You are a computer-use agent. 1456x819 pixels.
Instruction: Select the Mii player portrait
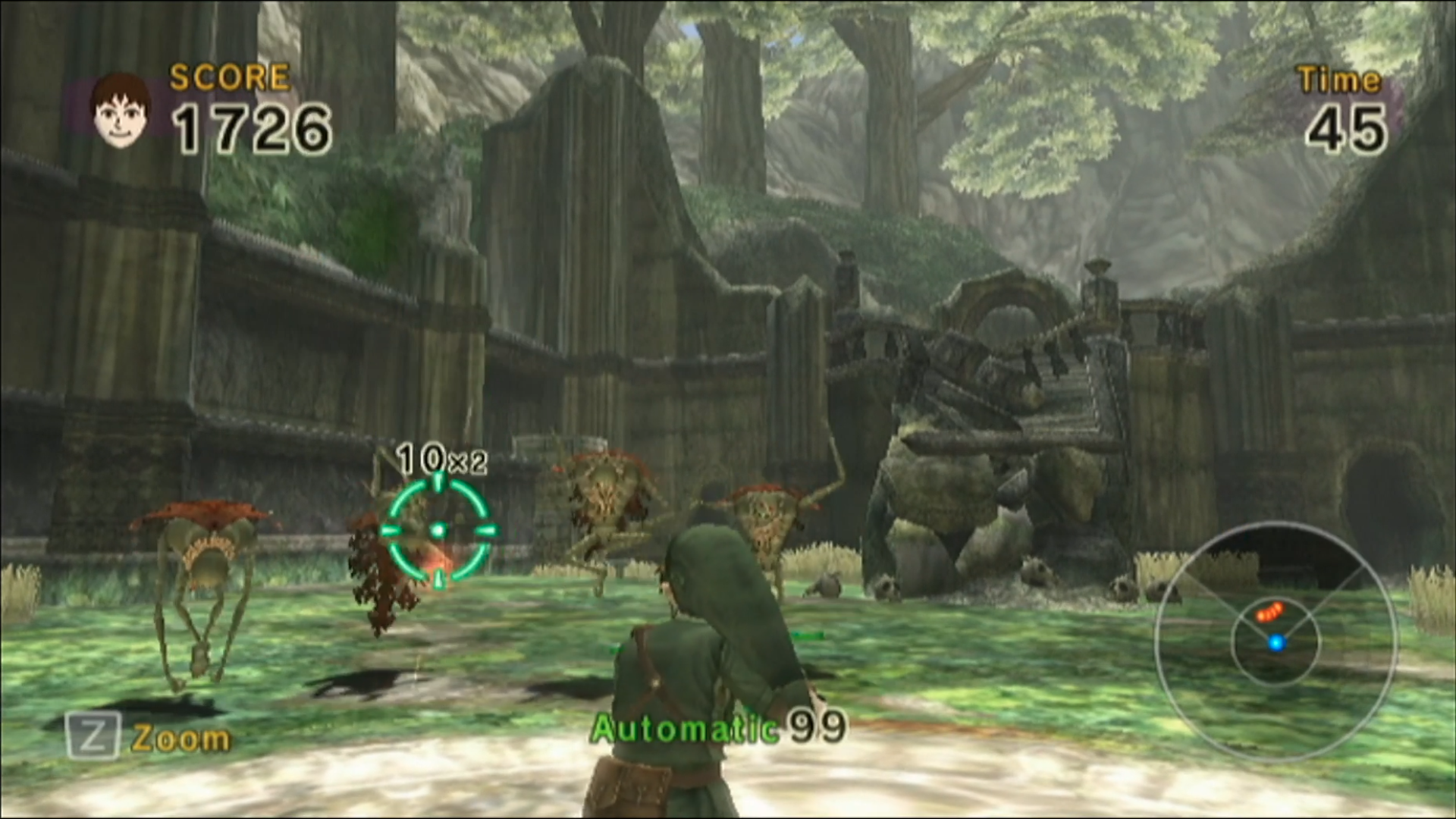[120, 110]
